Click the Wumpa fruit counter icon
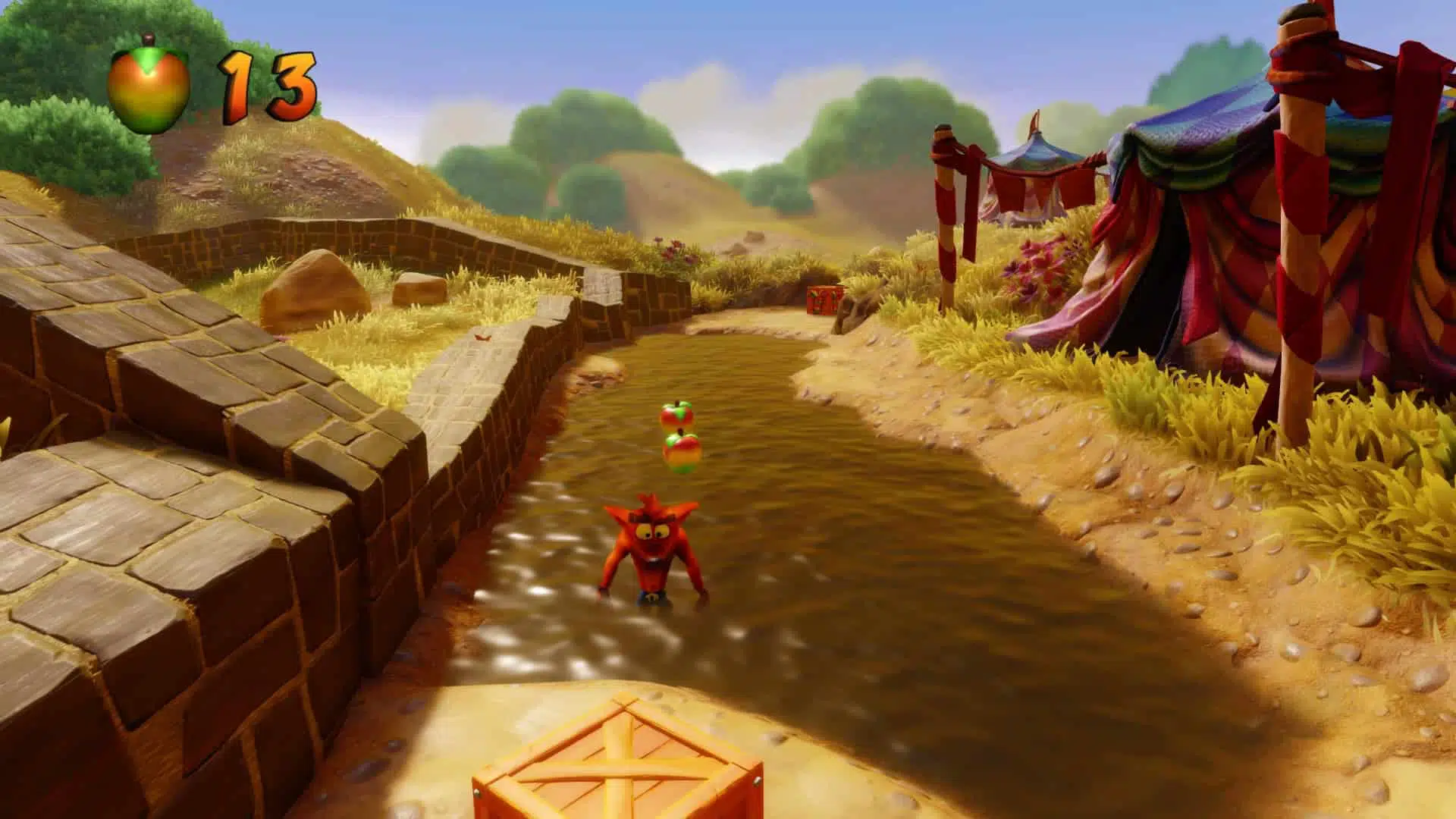 (149, 85)
